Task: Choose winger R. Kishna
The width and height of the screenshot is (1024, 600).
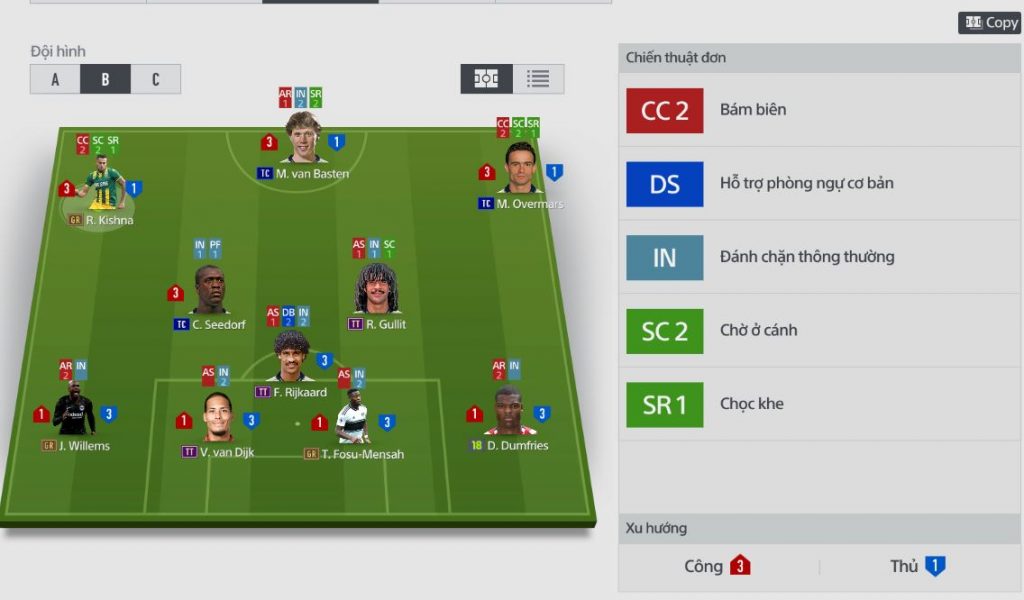Action: (103, 187)
